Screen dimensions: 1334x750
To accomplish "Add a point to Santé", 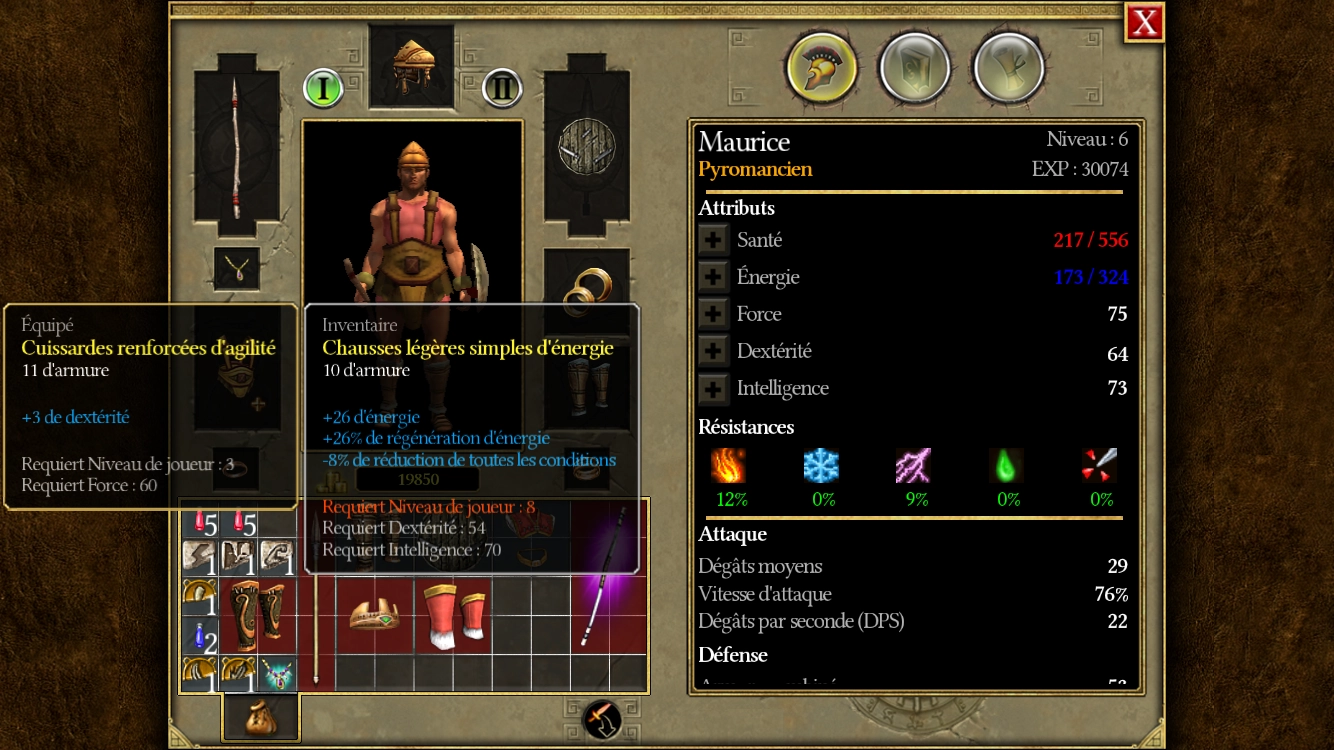I will pyautogui.click(x=713, y=240).
